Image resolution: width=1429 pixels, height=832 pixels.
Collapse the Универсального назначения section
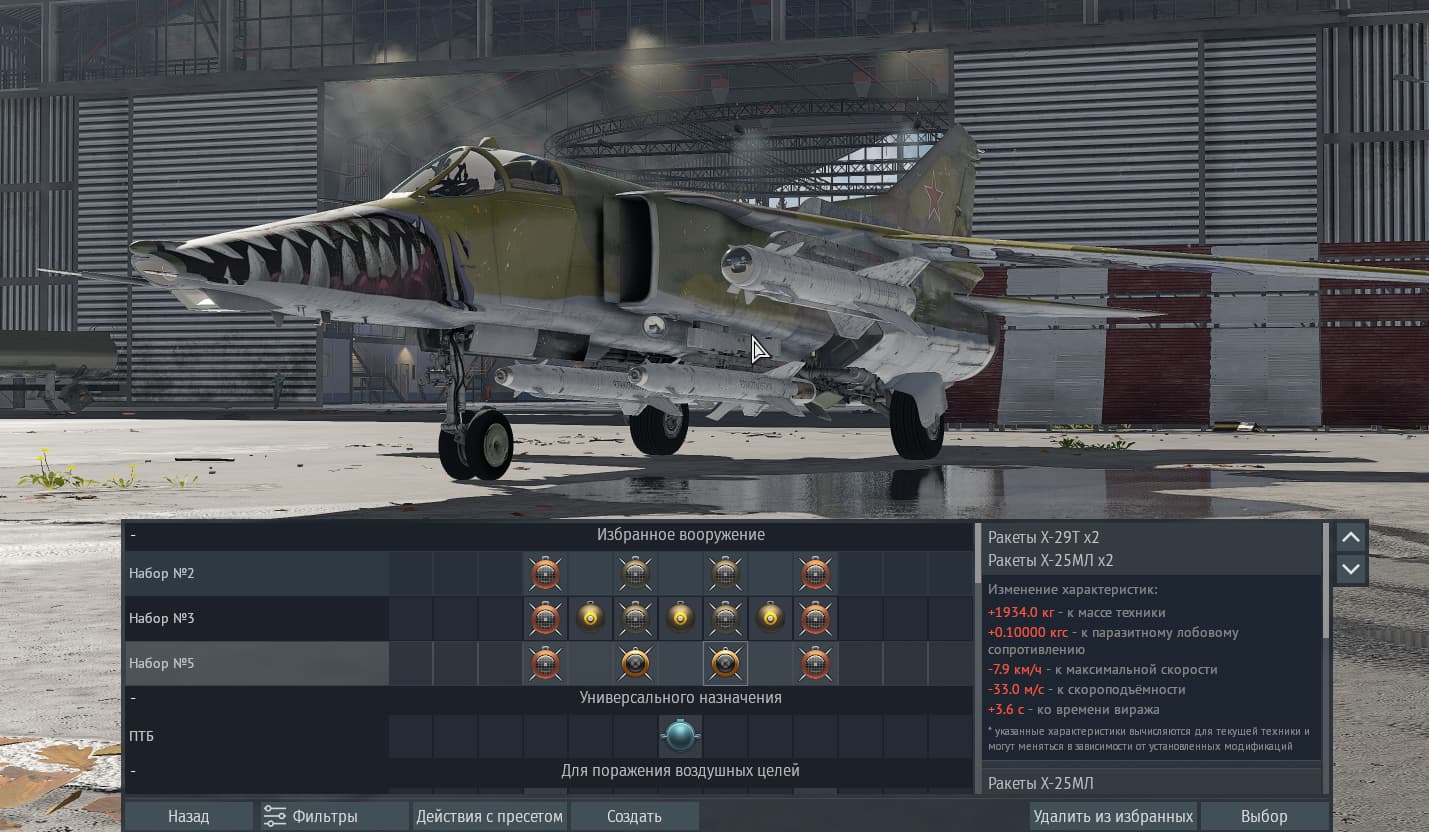133,698
